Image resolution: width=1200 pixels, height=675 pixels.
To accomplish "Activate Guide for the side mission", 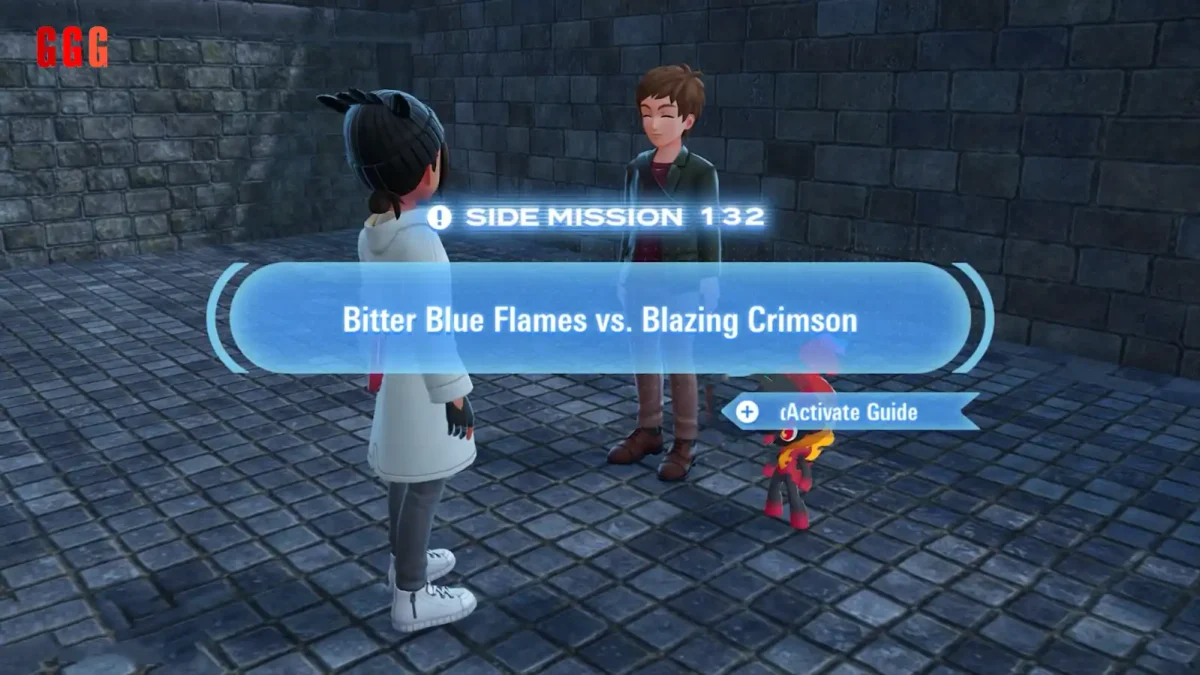I will pyautogui.click(x=848, y=411).
